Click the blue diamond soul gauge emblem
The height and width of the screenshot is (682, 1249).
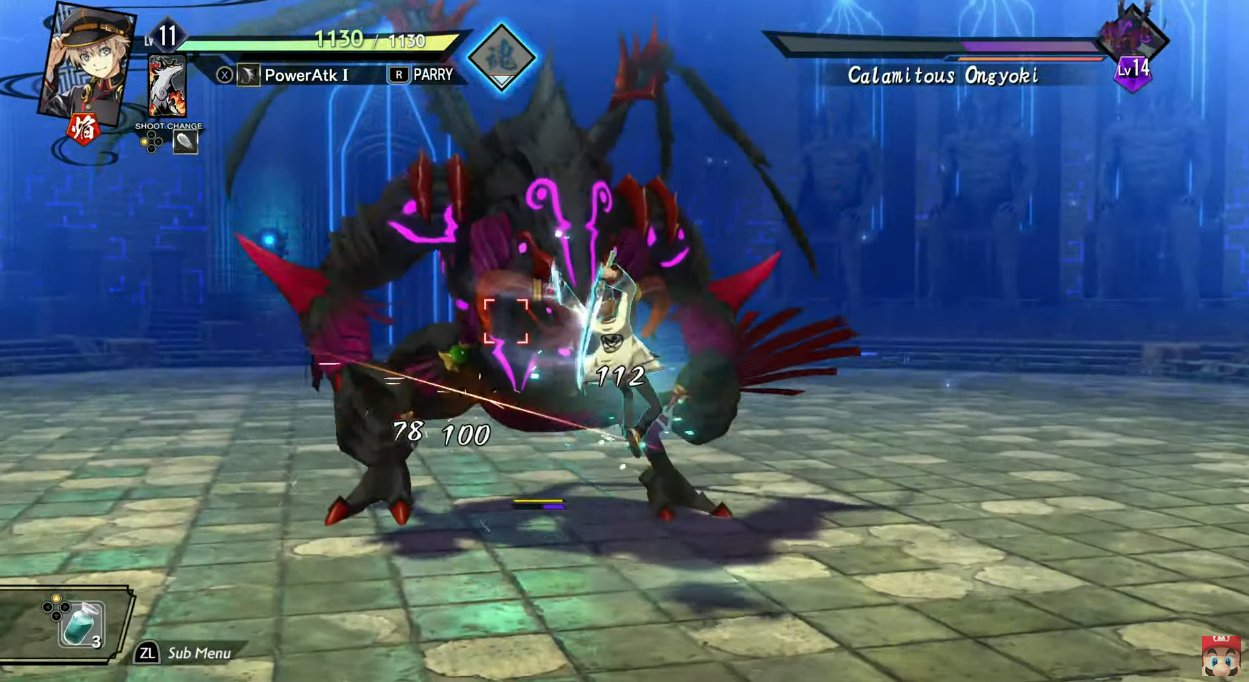(501, 57)
